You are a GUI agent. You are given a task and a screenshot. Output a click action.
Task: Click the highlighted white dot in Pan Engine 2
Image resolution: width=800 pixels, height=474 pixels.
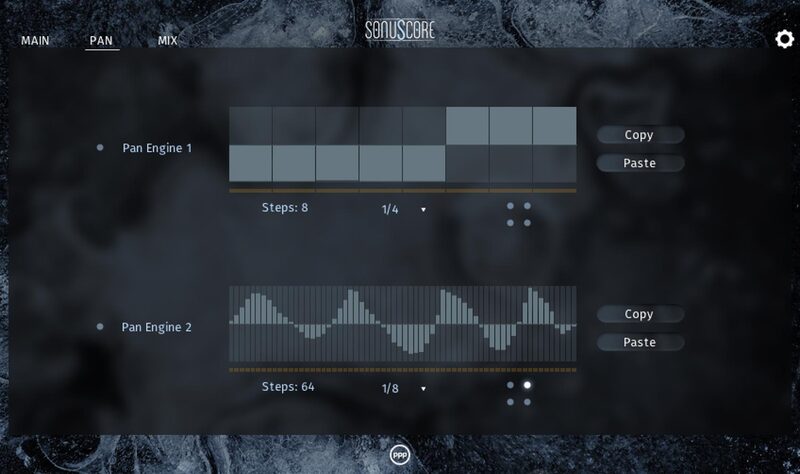(x=528, y=385)
